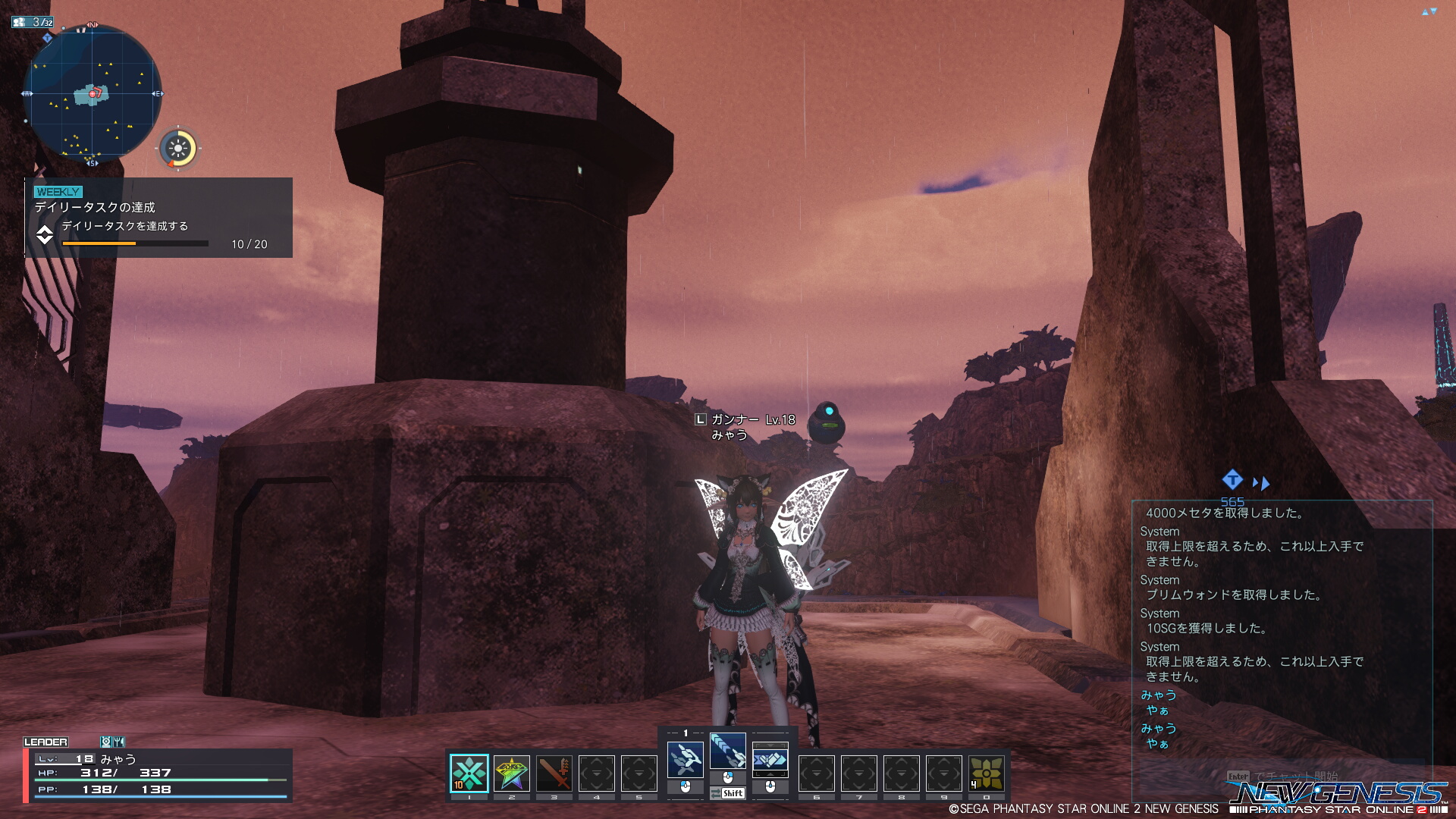The width and height of the screenshot is (1456, 819).
Task: Select the WEEKLY daily-task tracker panel
Action: click(159, 218)
